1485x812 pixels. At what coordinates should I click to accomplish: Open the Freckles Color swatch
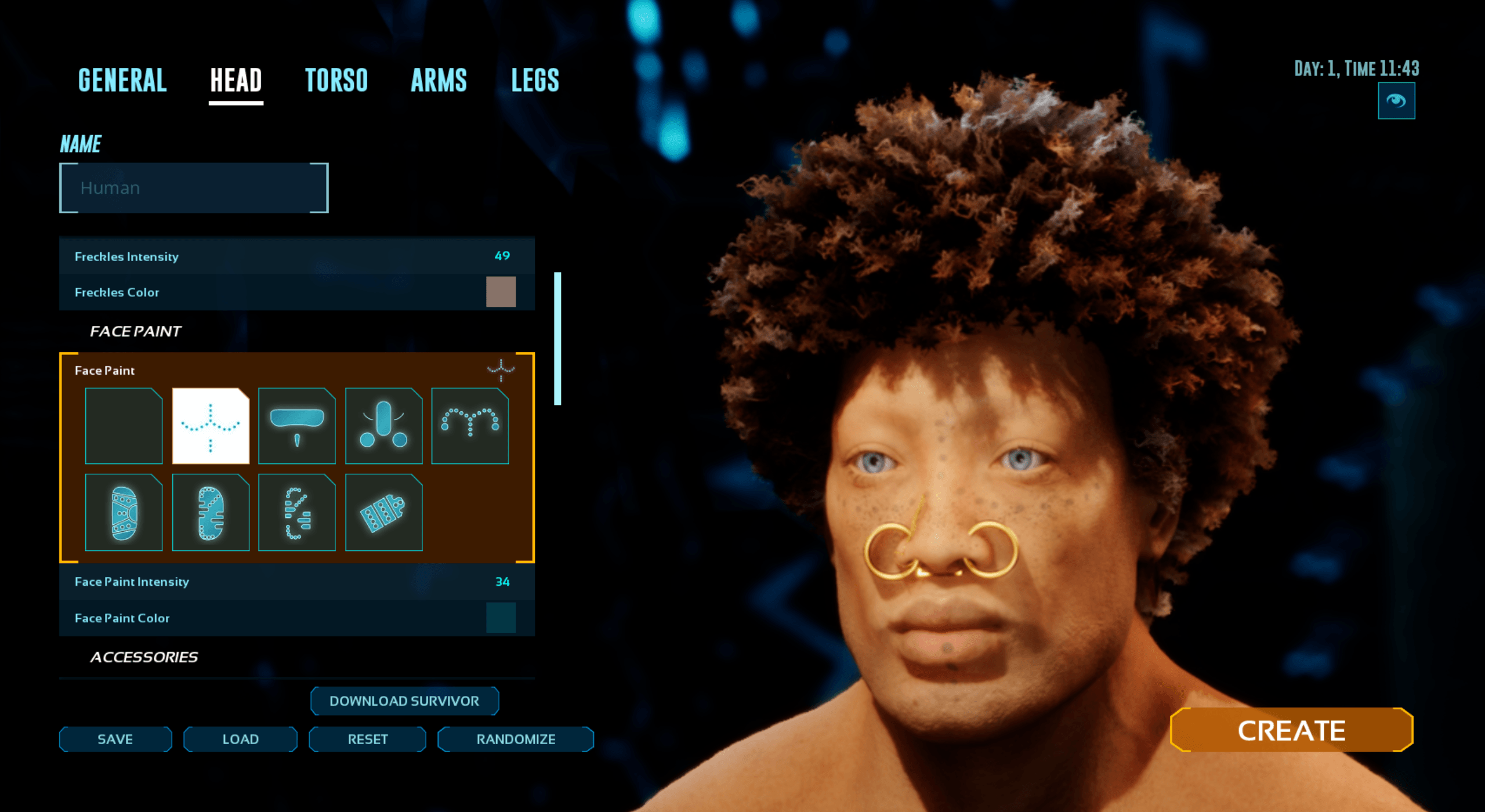click(x=501, y=292)
